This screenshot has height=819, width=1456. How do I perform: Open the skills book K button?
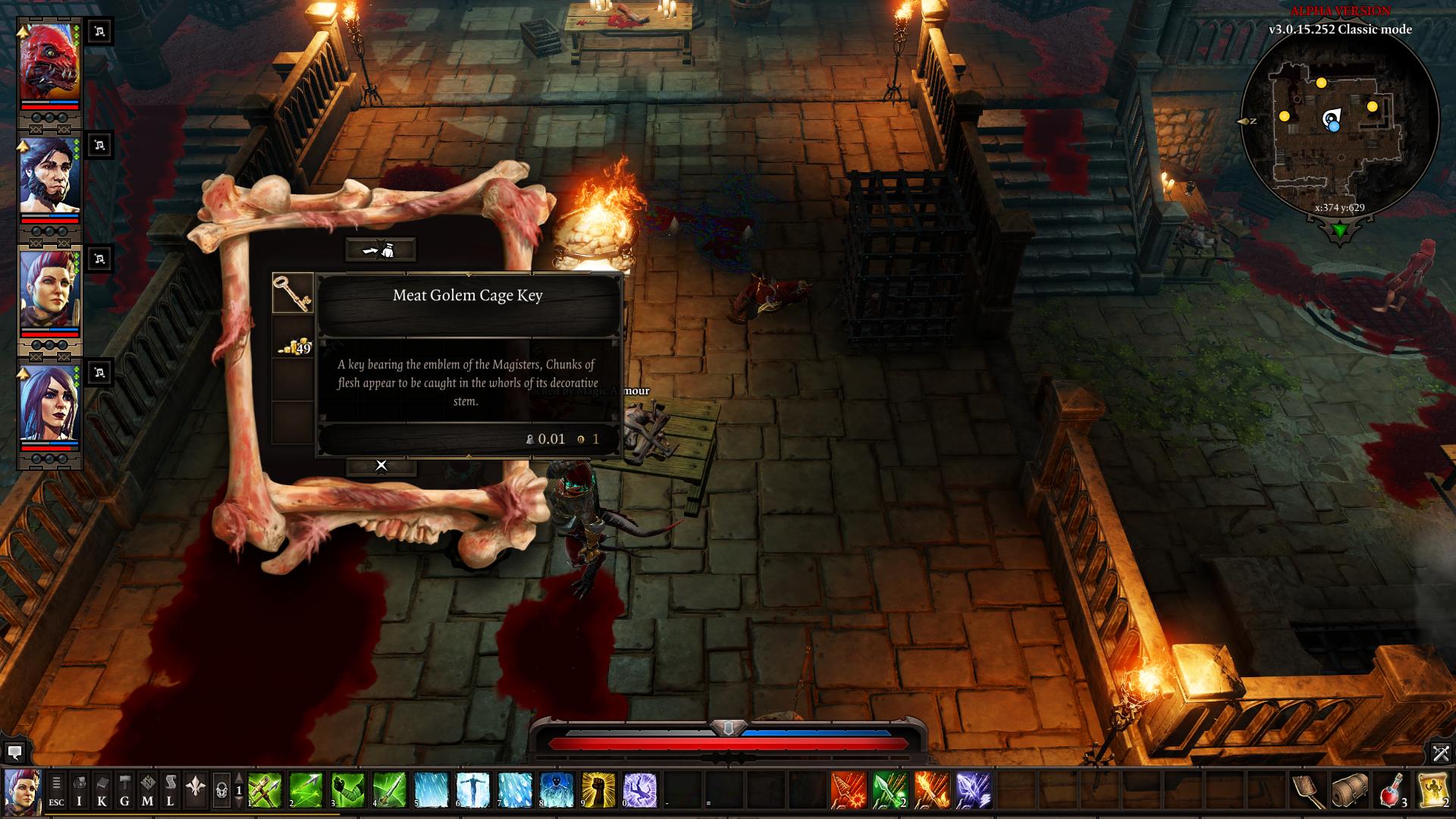(102, 789)
